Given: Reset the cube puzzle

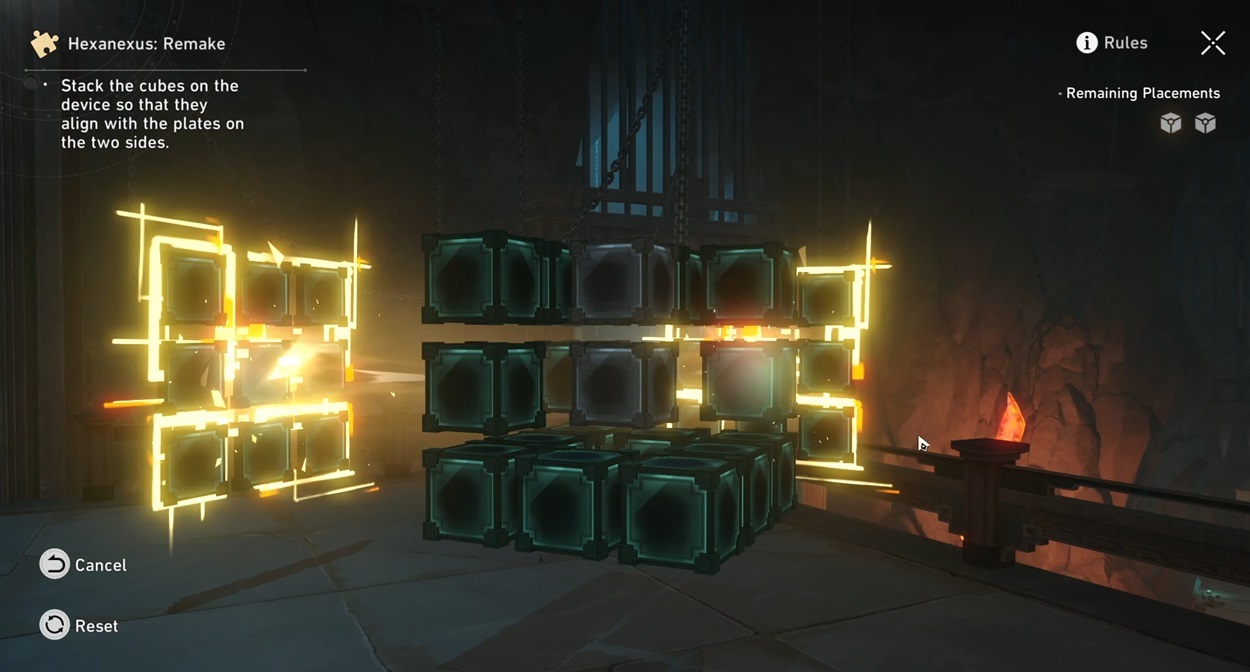Looking at the screenshot, I should click(80, 626).
